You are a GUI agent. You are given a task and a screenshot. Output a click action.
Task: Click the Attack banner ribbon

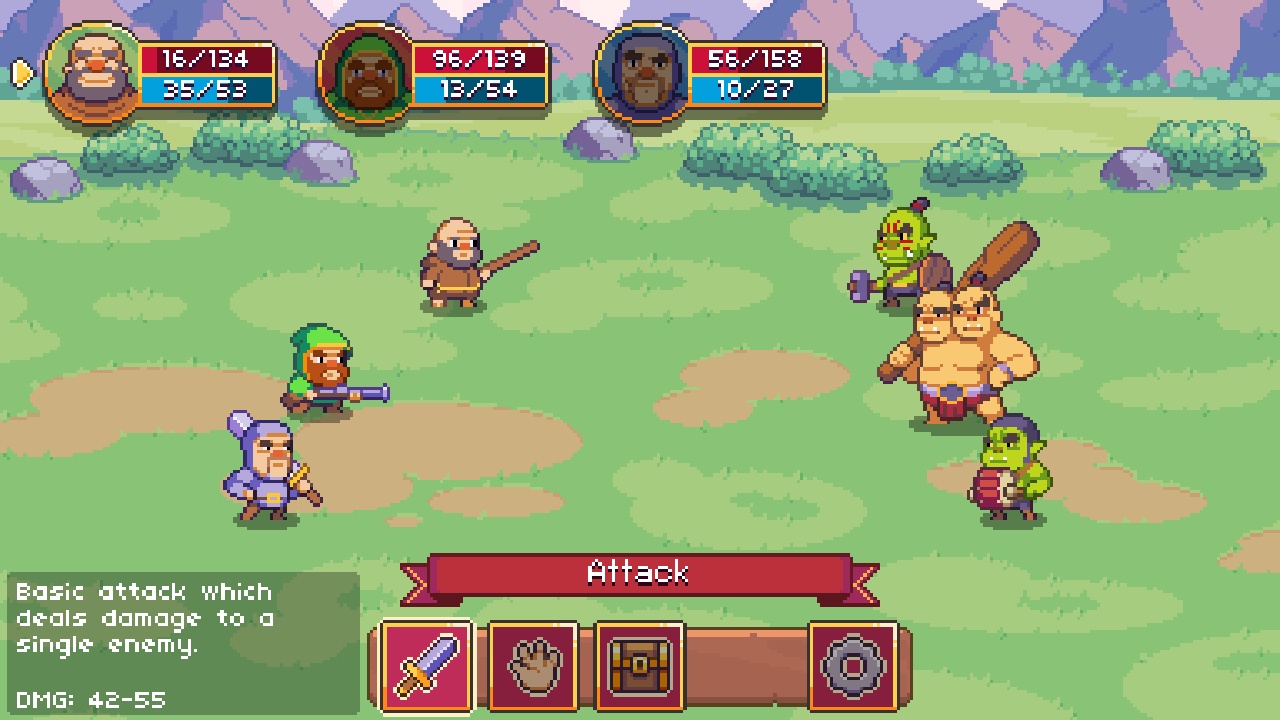click(x=640, y=573)
